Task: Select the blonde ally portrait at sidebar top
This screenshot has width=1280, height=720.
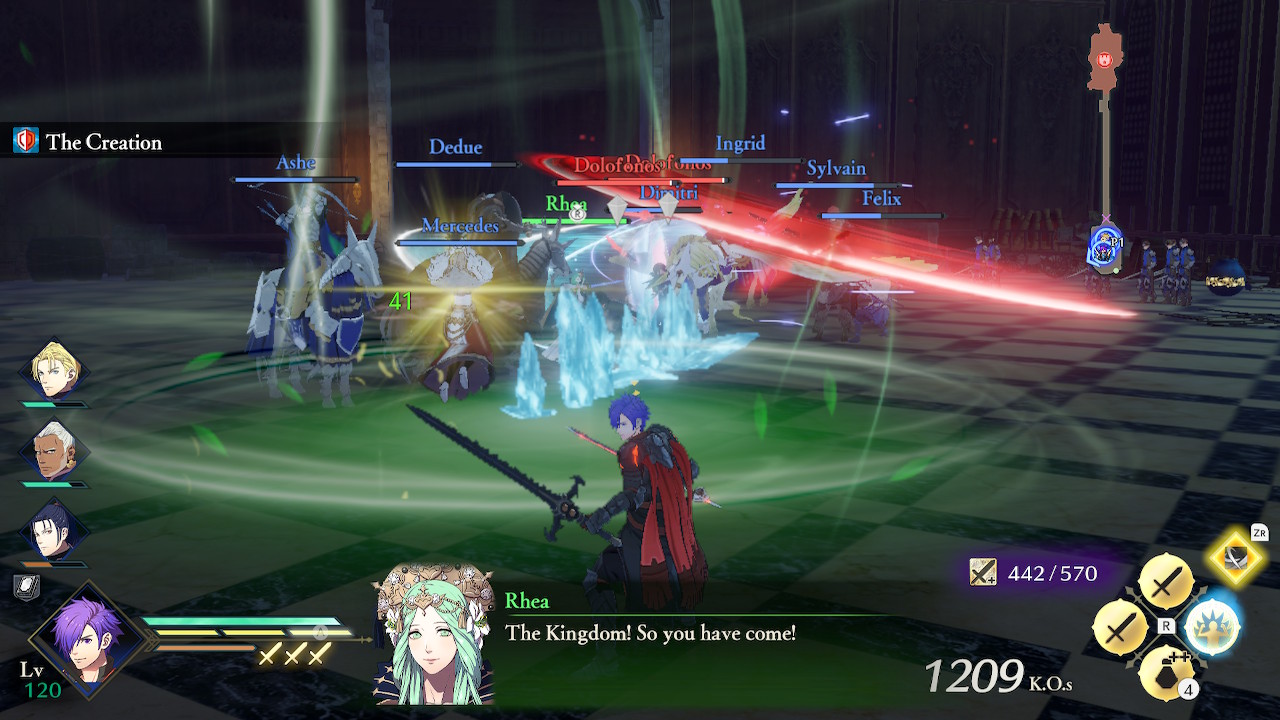Action: coord(55,370)
